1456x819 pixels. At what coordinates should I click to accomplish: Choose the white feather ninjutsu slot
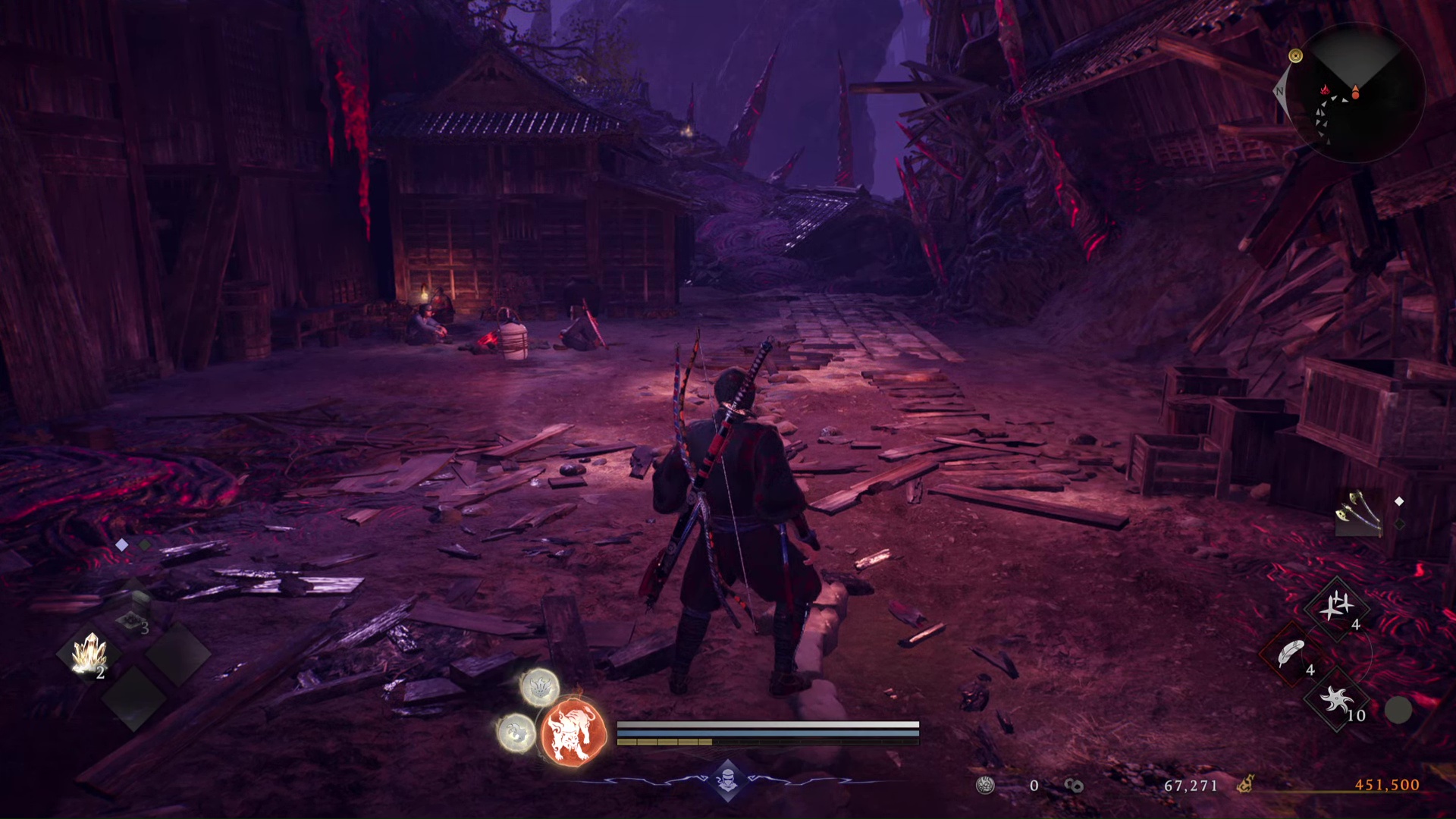(x=1291, y=653)
